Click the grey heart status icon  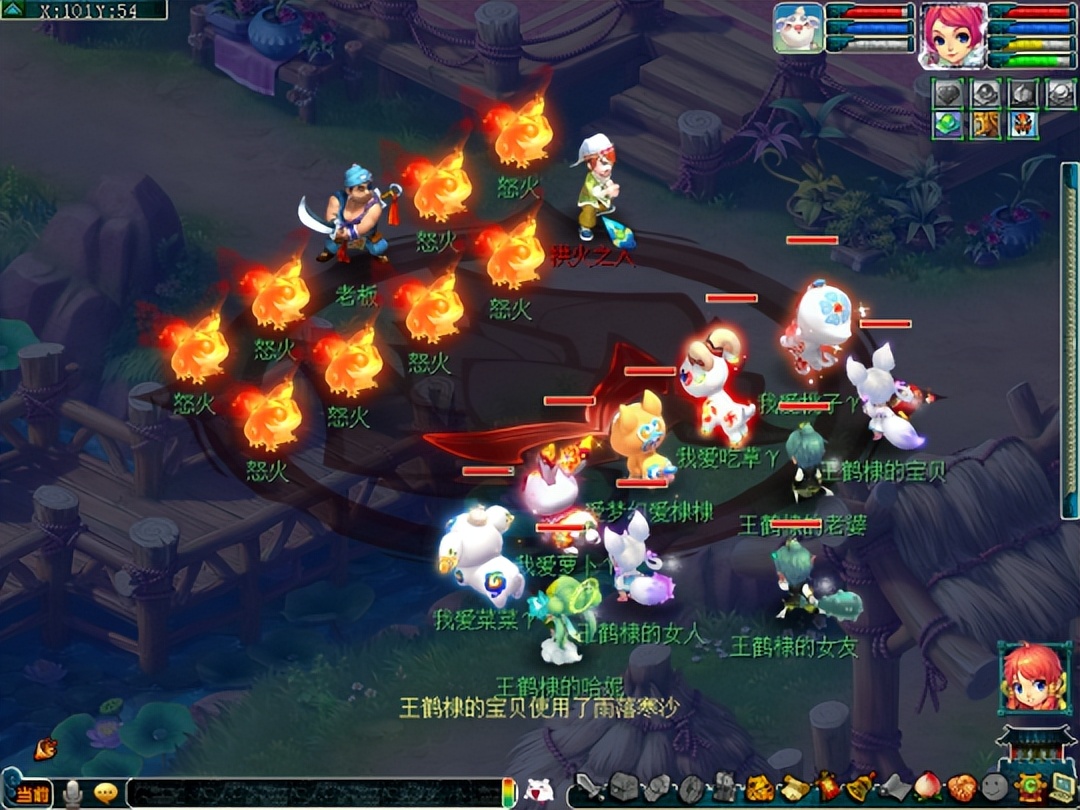tap(947, 93)
